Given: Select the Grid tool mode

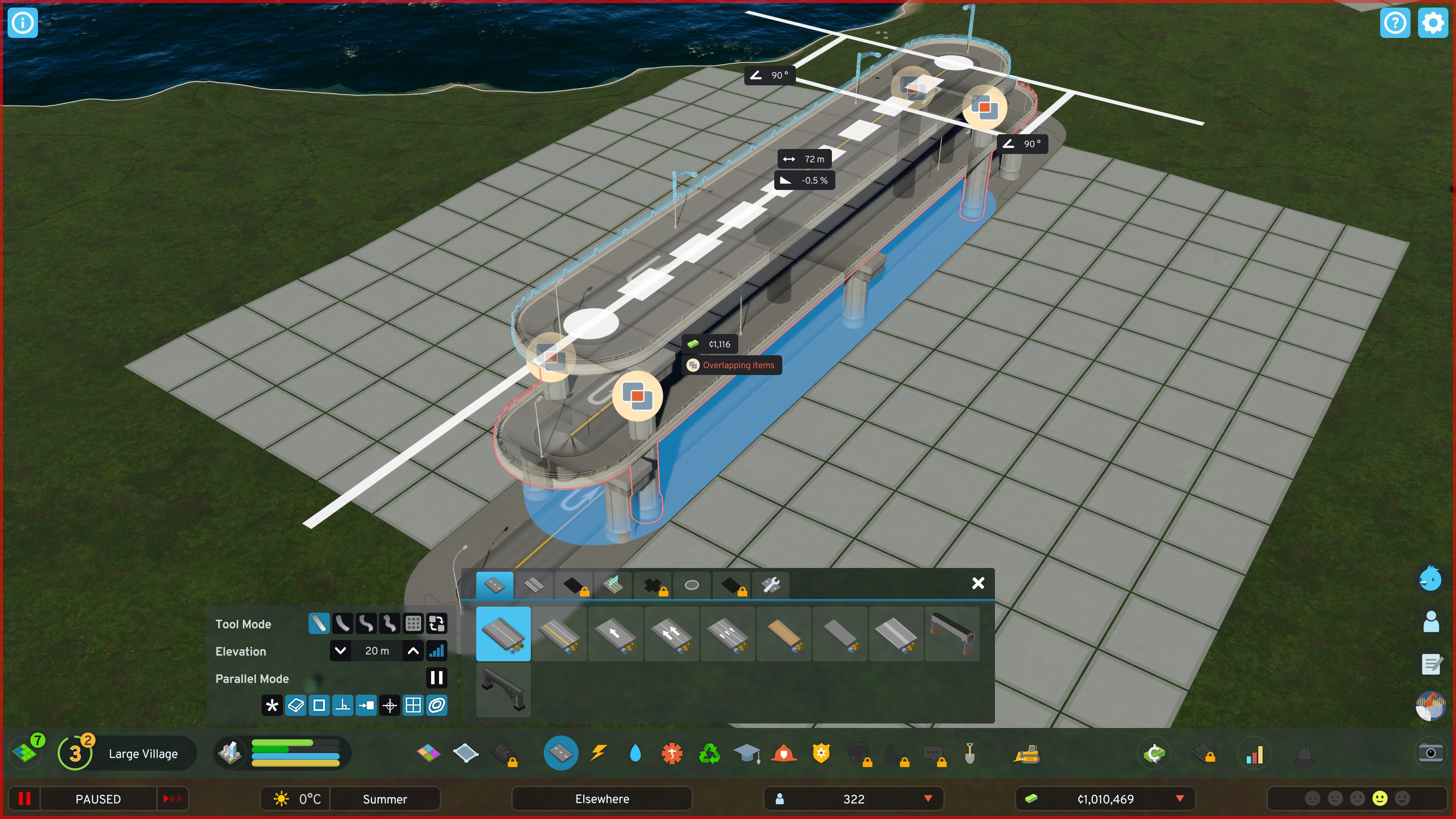Looking at the screenshot, I should tap(413, 623).
